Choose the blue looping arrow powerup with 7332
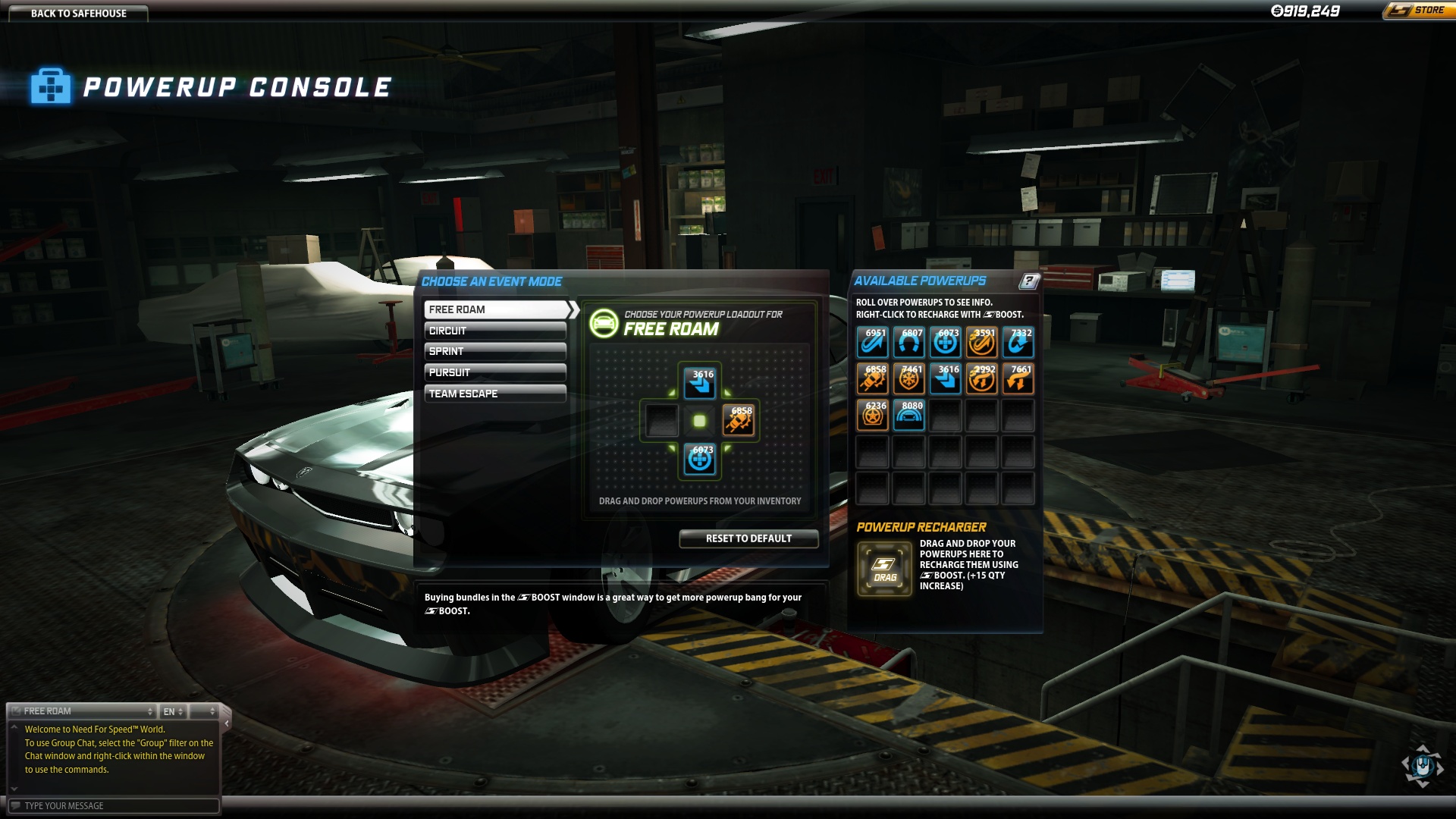The height and width of the screenshot is (819, 1456). coord(1018,343)
